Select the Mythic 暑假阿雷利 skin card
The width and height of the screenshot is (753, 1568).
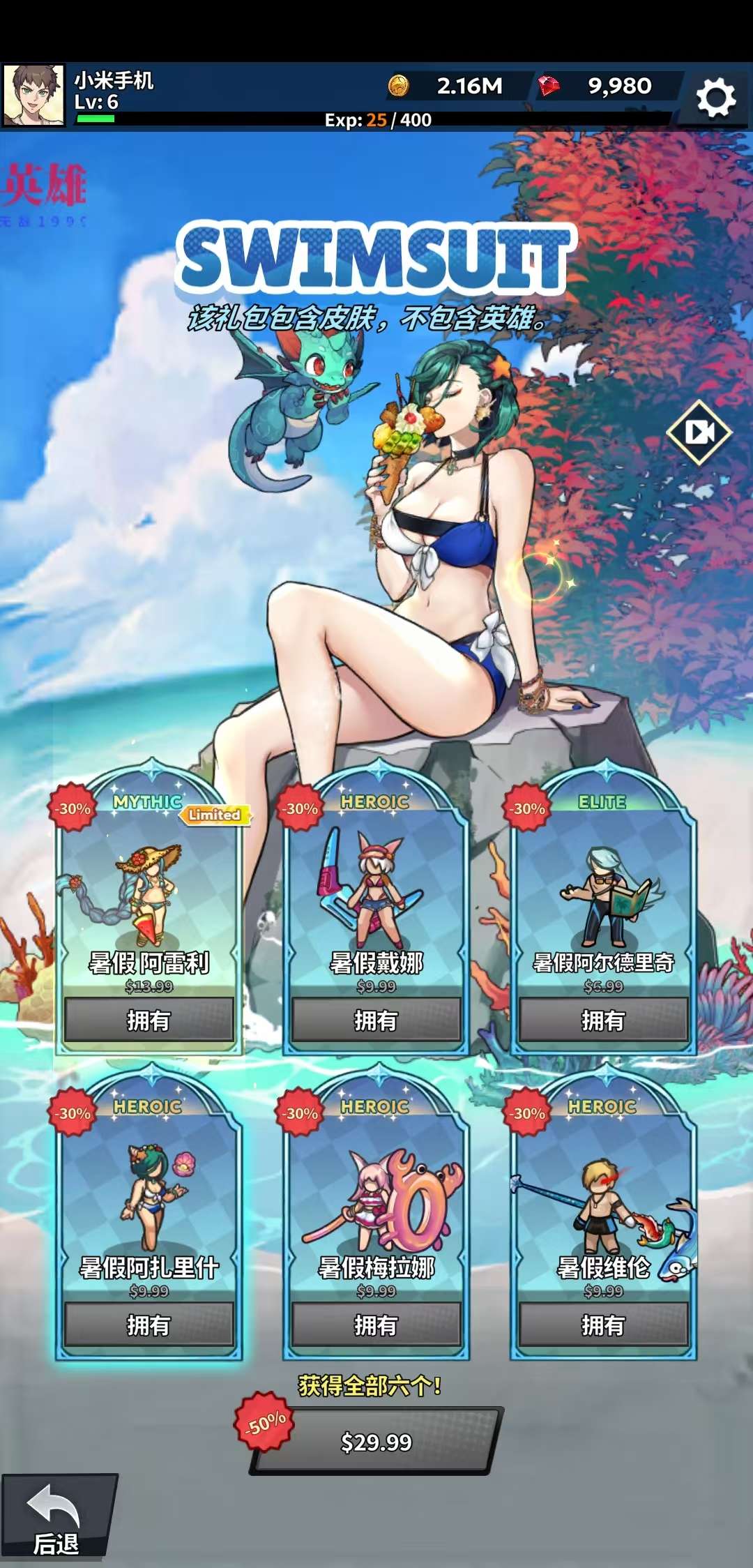pos(149,893)
